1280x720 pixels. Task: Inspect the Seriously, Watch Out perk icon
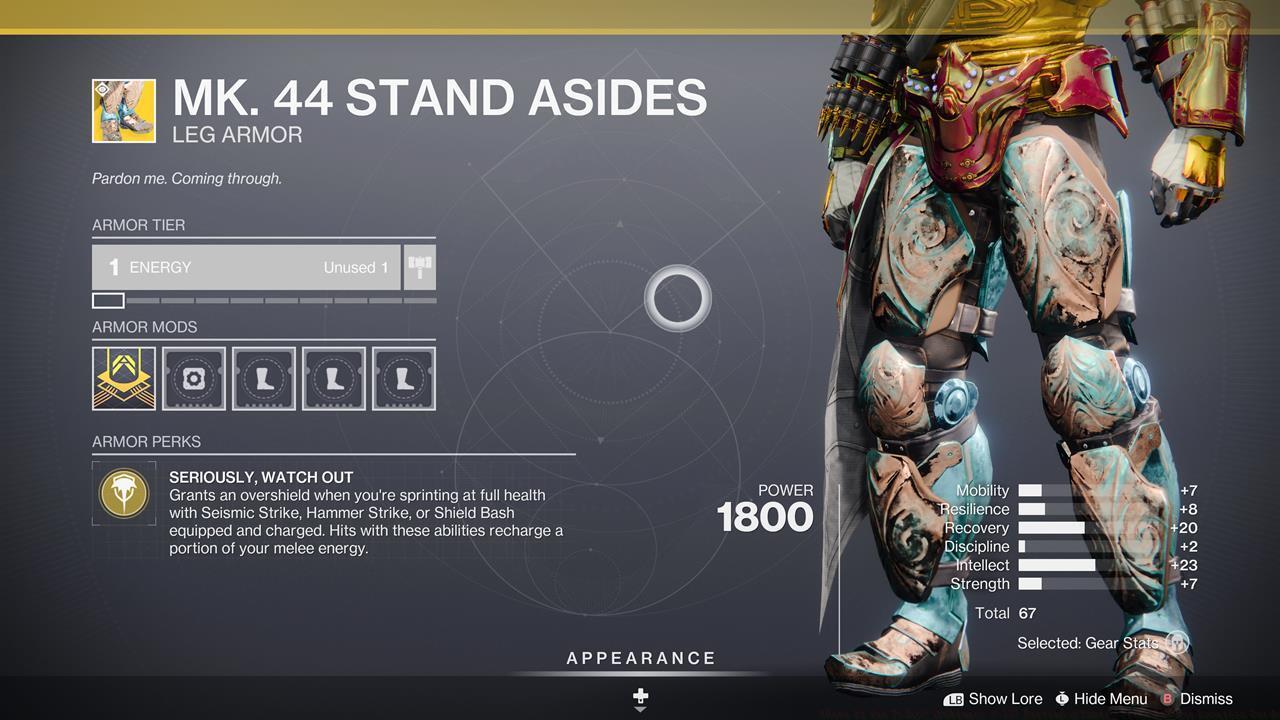point(123,491)
